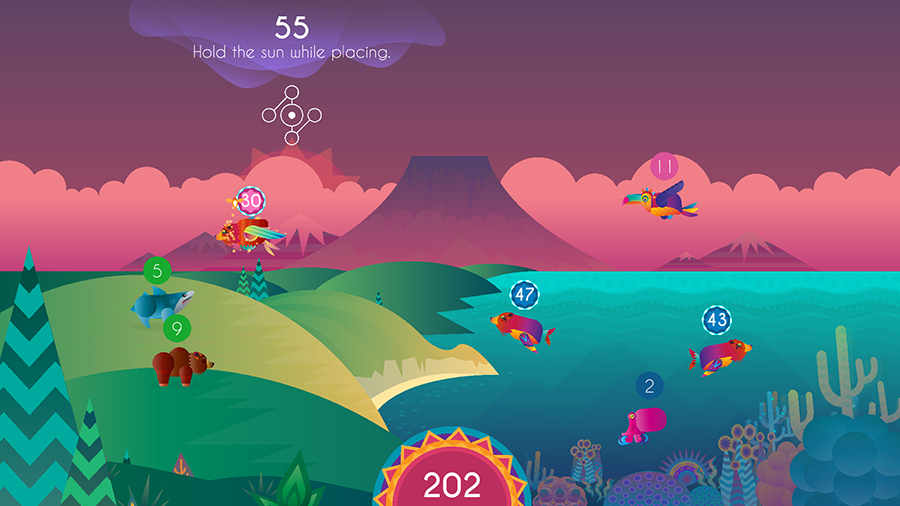Tap the pink badge numbered 11
The image size is (900, 506).
[664, 166]
